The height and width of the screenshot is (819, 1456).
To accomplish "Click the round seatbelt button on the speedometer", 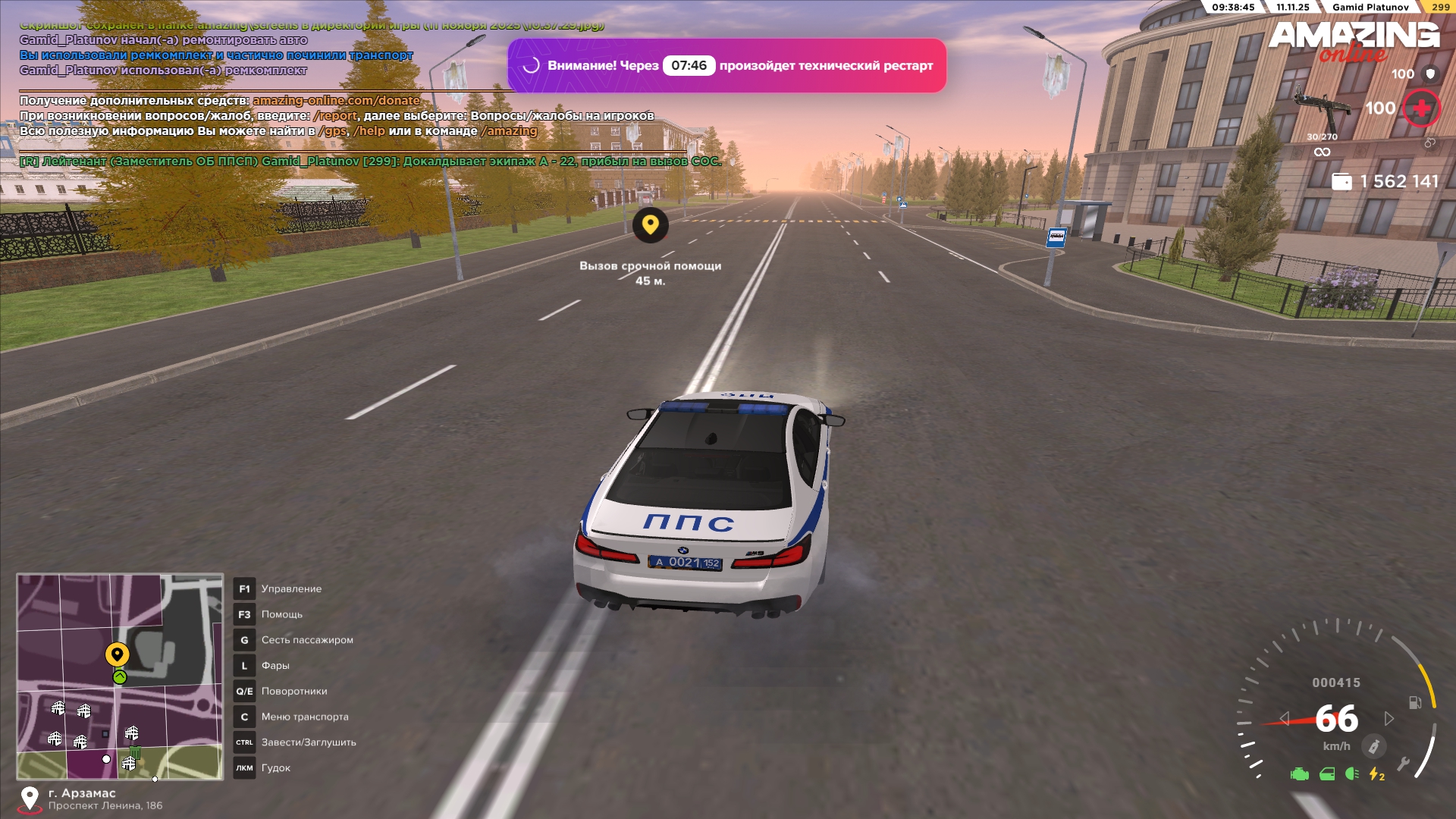I will [1373, 746].
